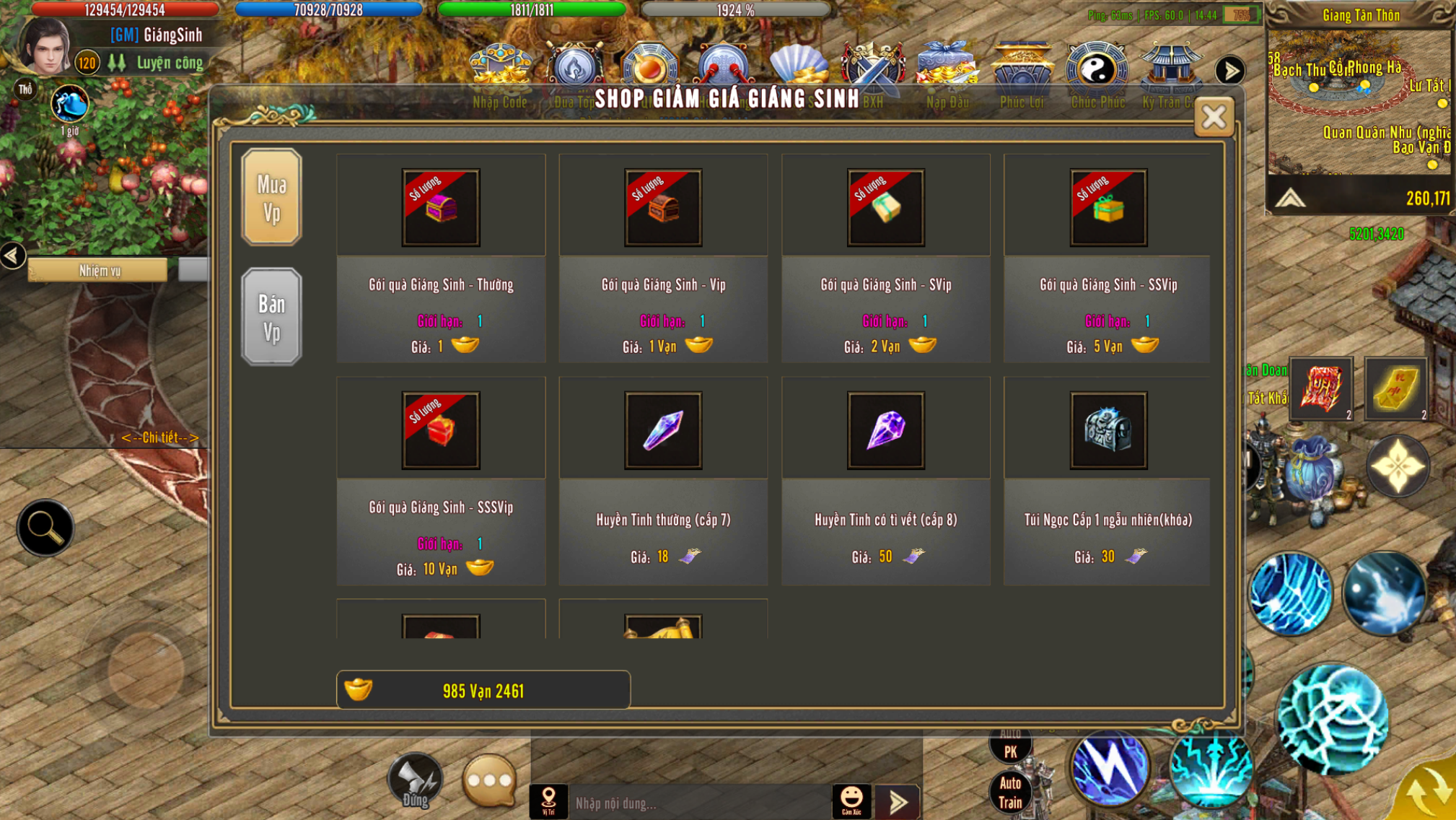Select Túi Ngọc Cấp 1 ngẫu nhiên chest

click(x=1108, y=431)
